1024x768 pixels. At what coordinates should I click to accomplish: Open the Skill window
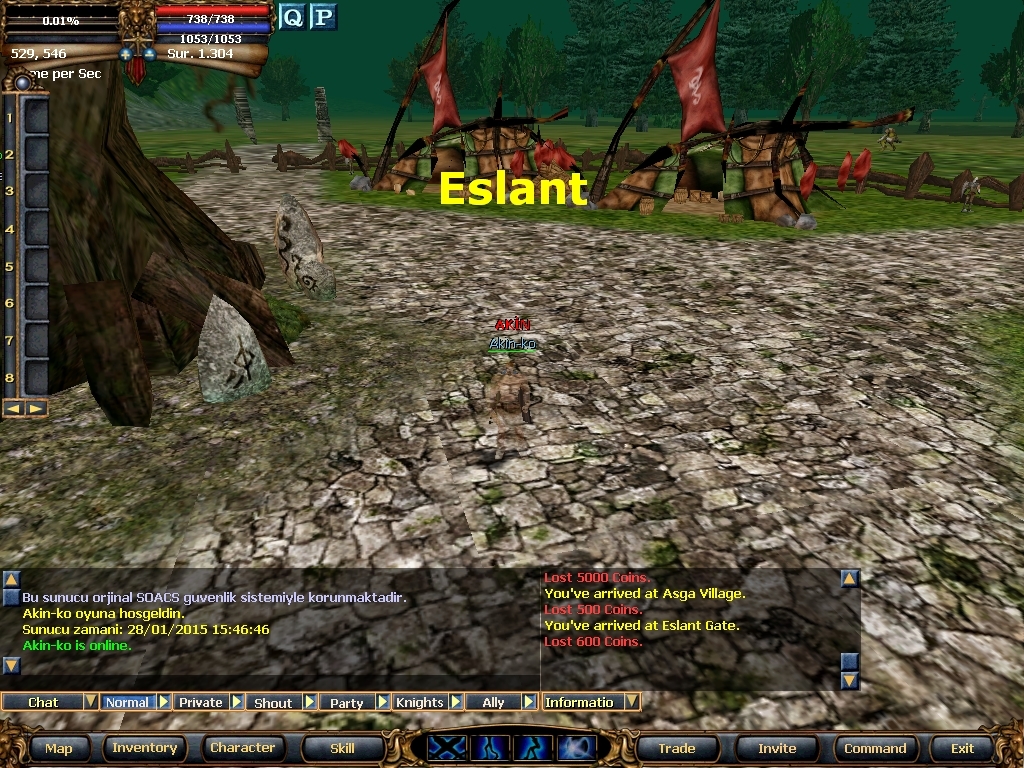(342, 748)
